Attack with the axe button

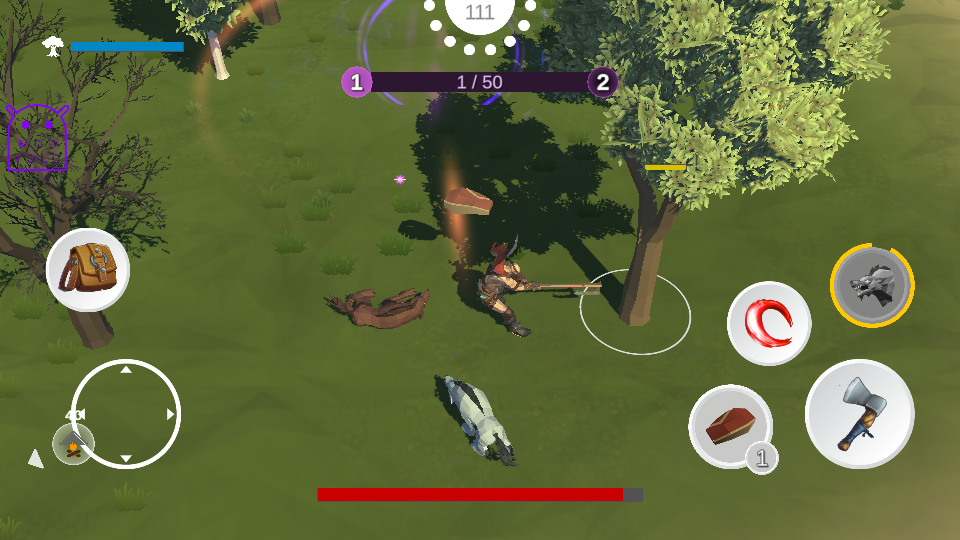pyautogui.click(x=859, y=414)
